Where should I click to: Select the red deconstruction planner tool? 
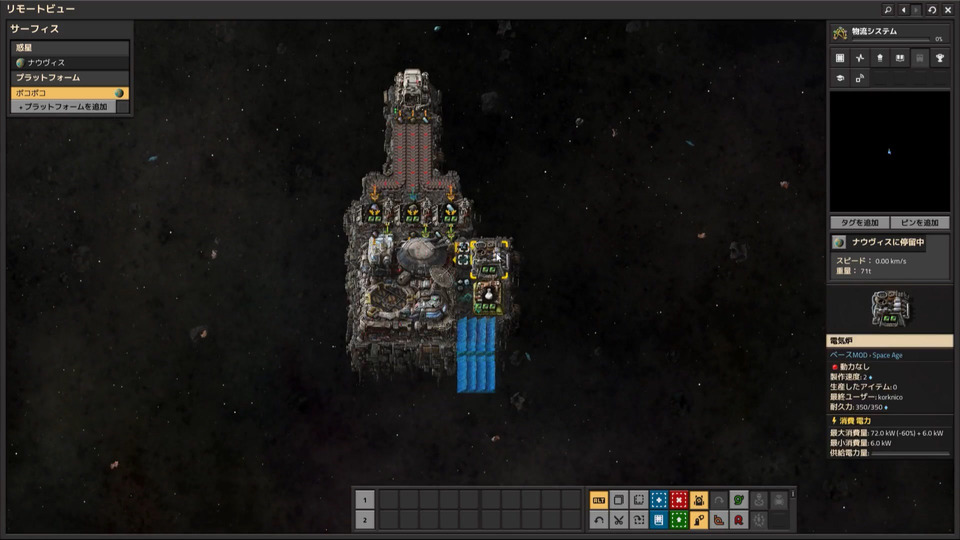coord(679,500)
